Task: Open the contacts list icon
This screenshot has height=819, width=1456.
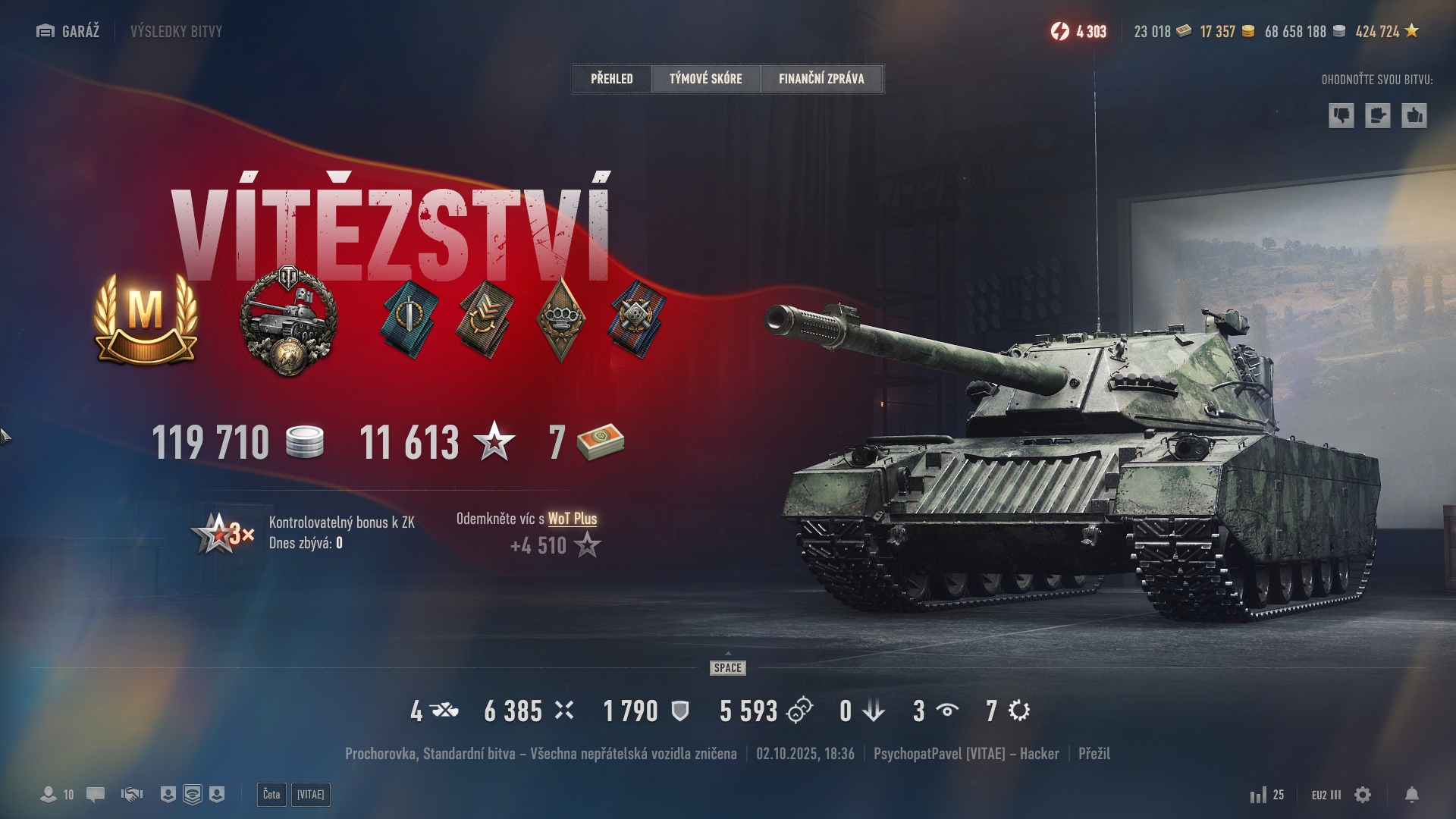Action: [49, 794]
